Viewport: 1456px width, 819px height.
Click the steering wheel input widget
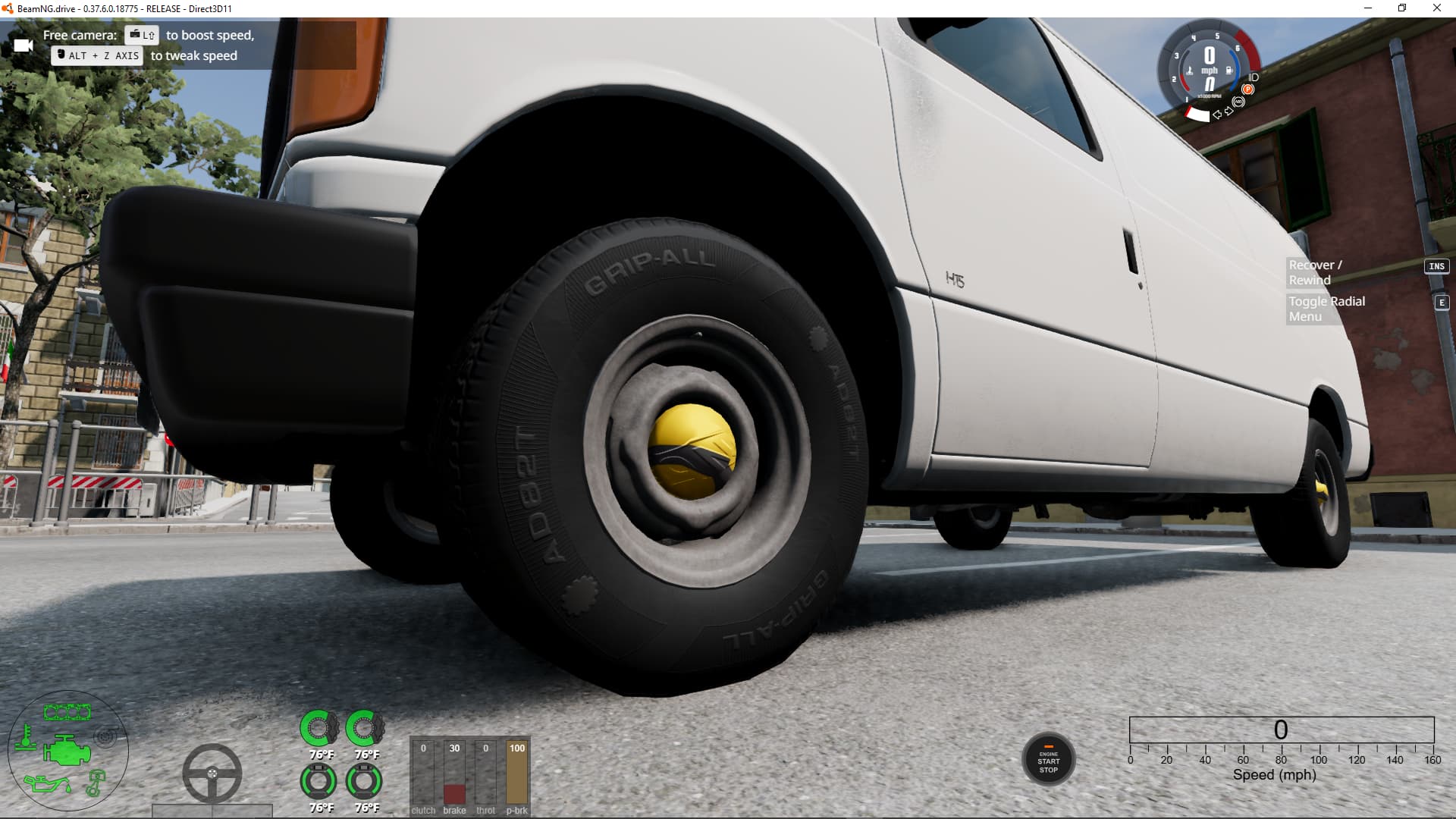point(212,773)
